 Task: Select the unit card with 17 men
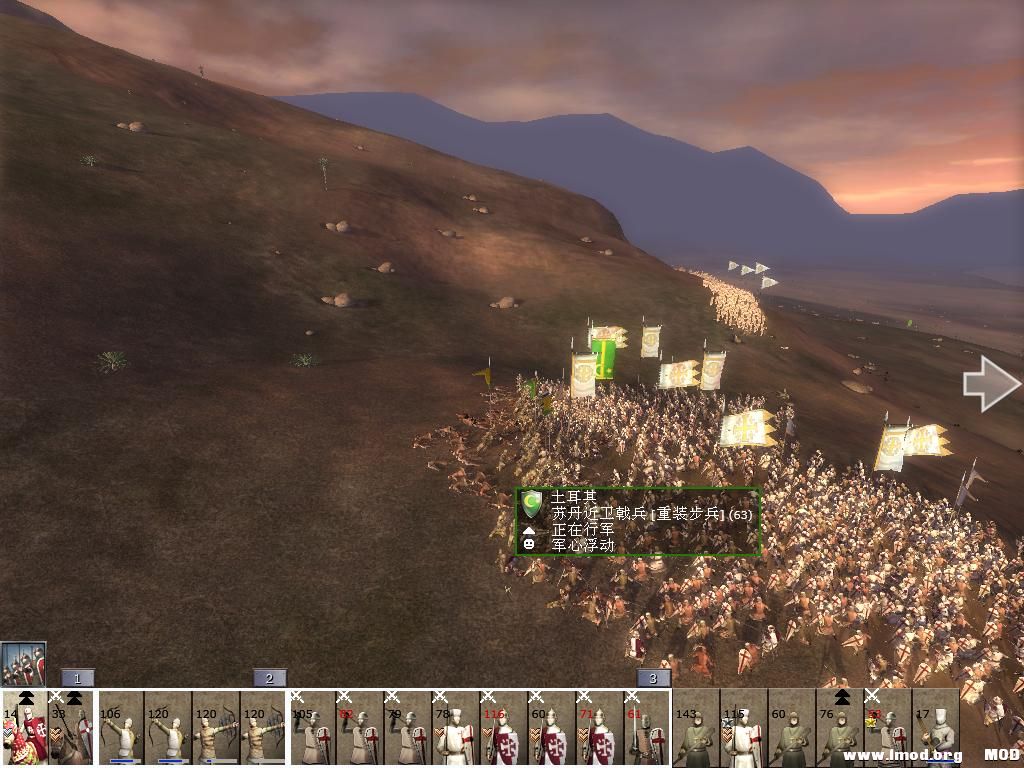pos(935,730)
